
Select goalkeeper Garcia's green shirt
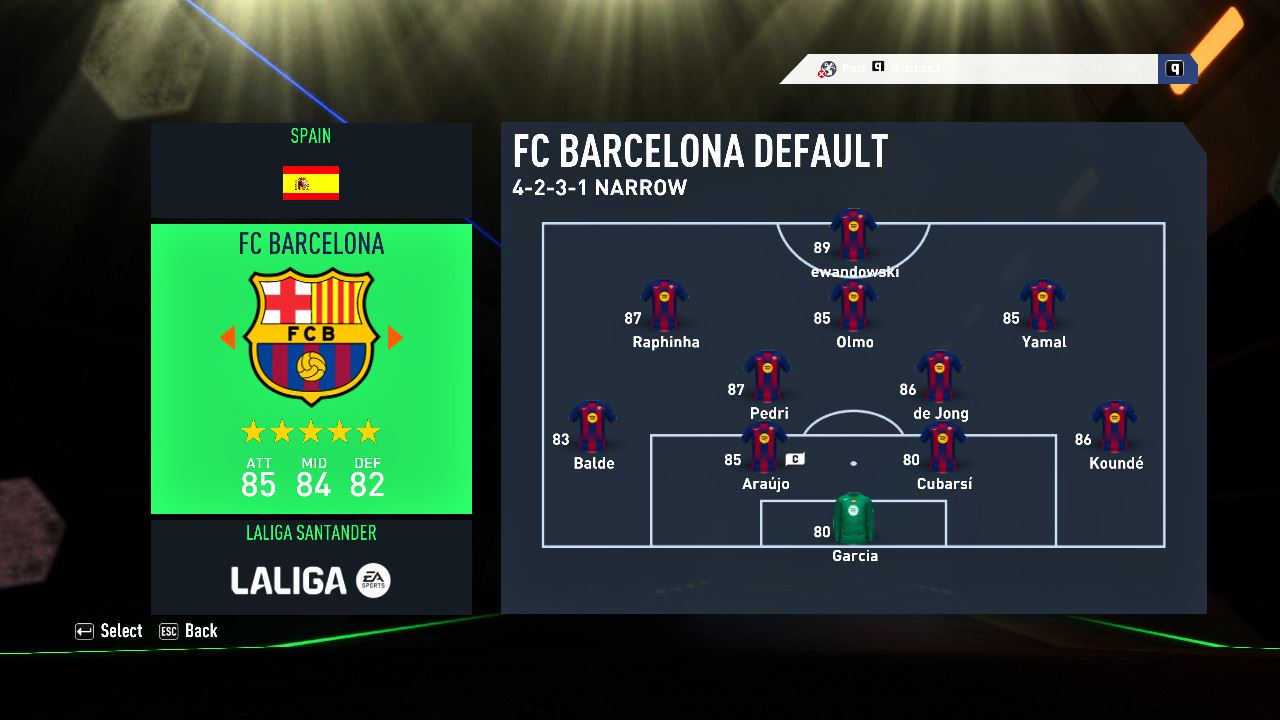click(x=853, y=518)
